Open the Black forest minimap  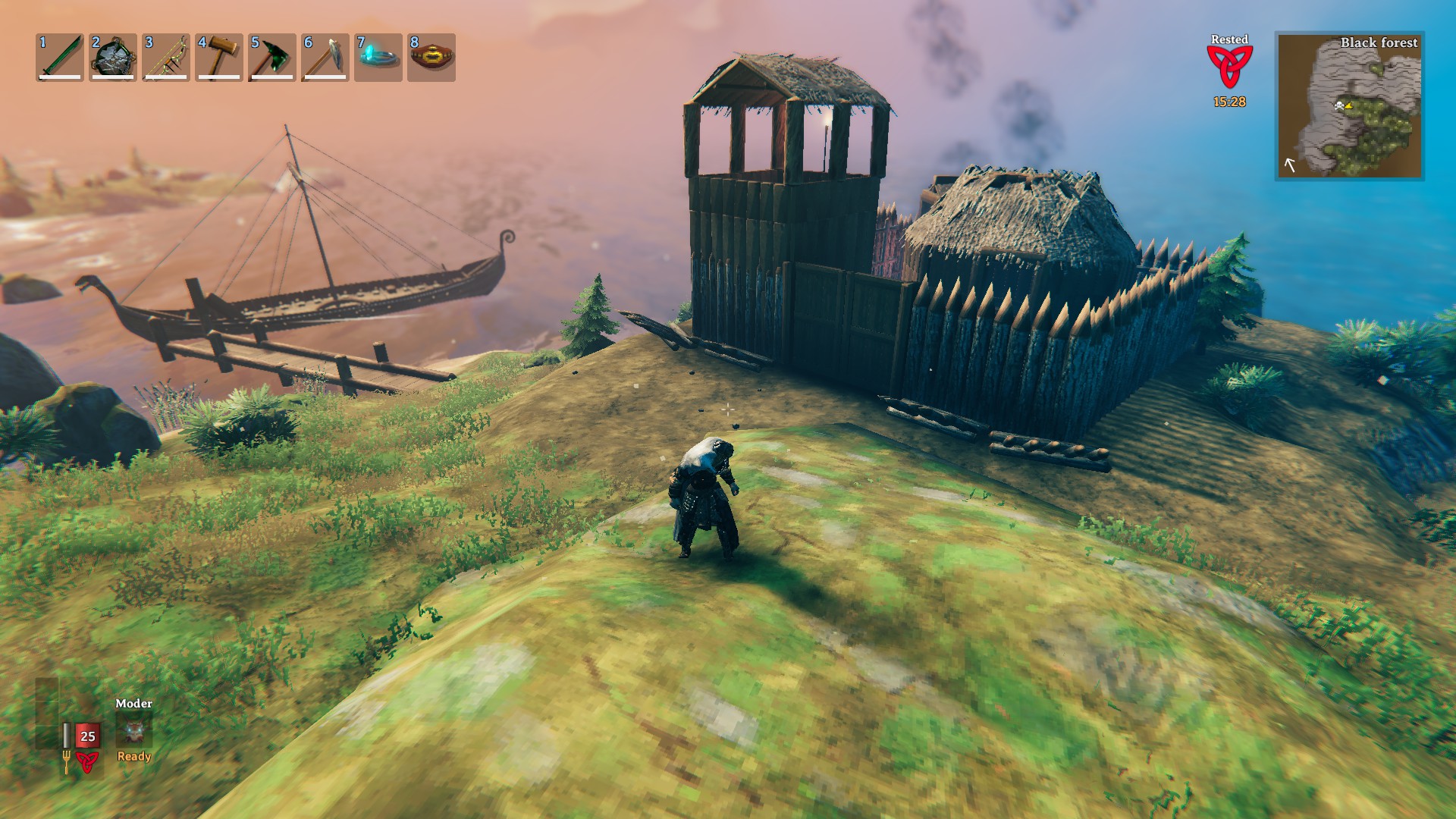point(1349,106)
